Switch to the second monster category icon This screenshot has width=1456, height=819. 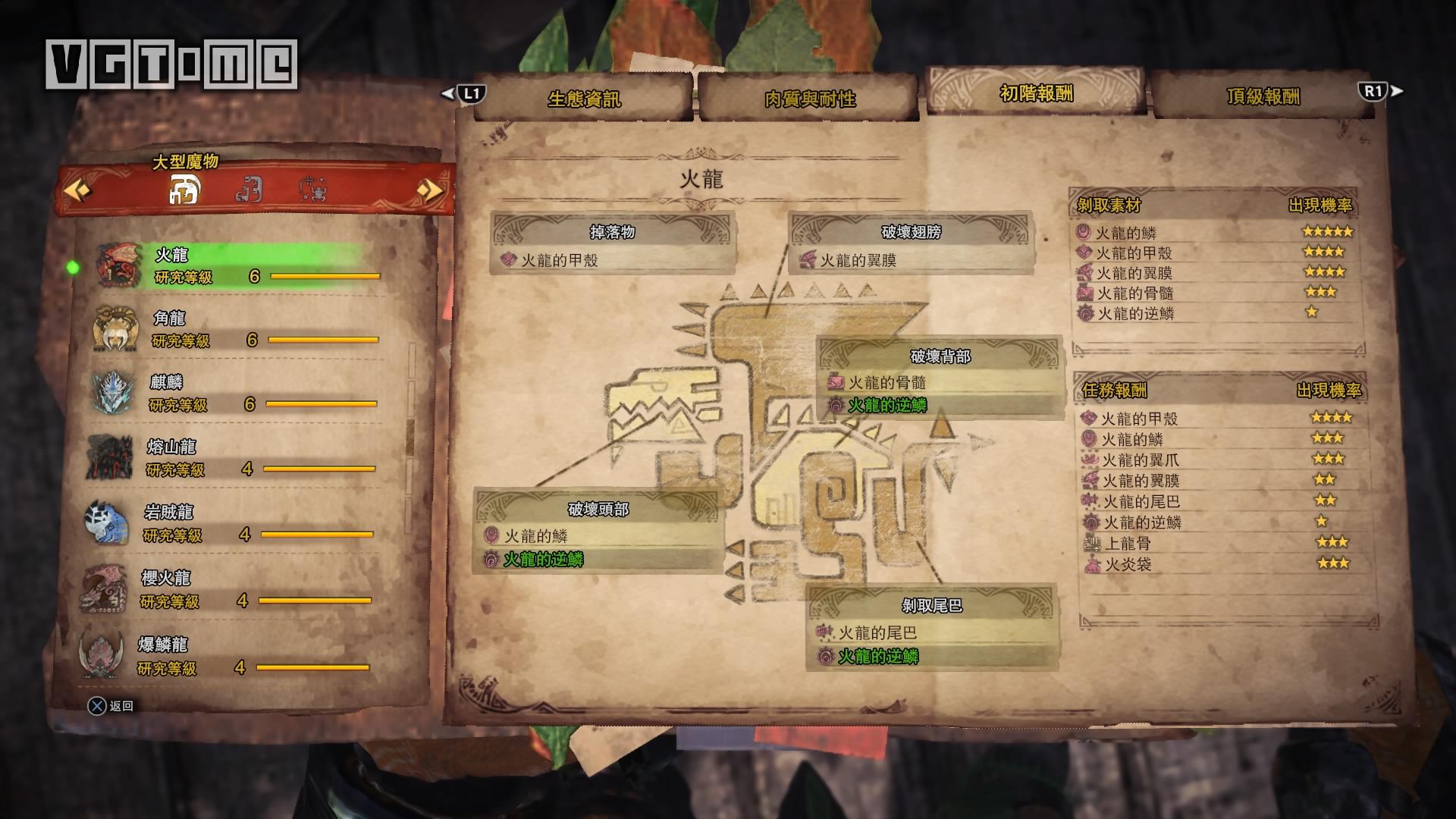pyautogui.click(x=249, y=190)
